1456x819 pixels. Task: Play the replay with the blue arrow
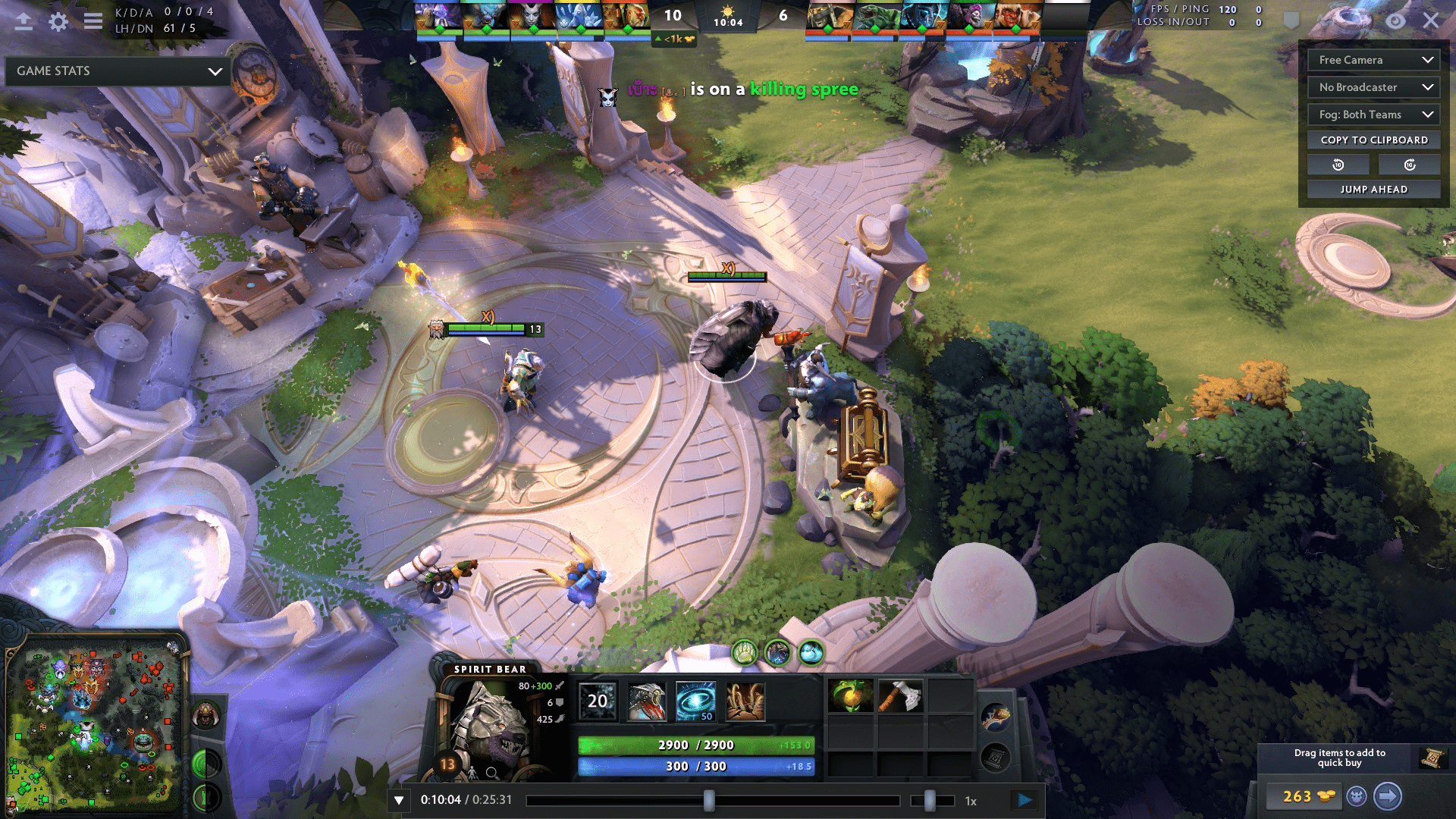[x=1025, y=800]
